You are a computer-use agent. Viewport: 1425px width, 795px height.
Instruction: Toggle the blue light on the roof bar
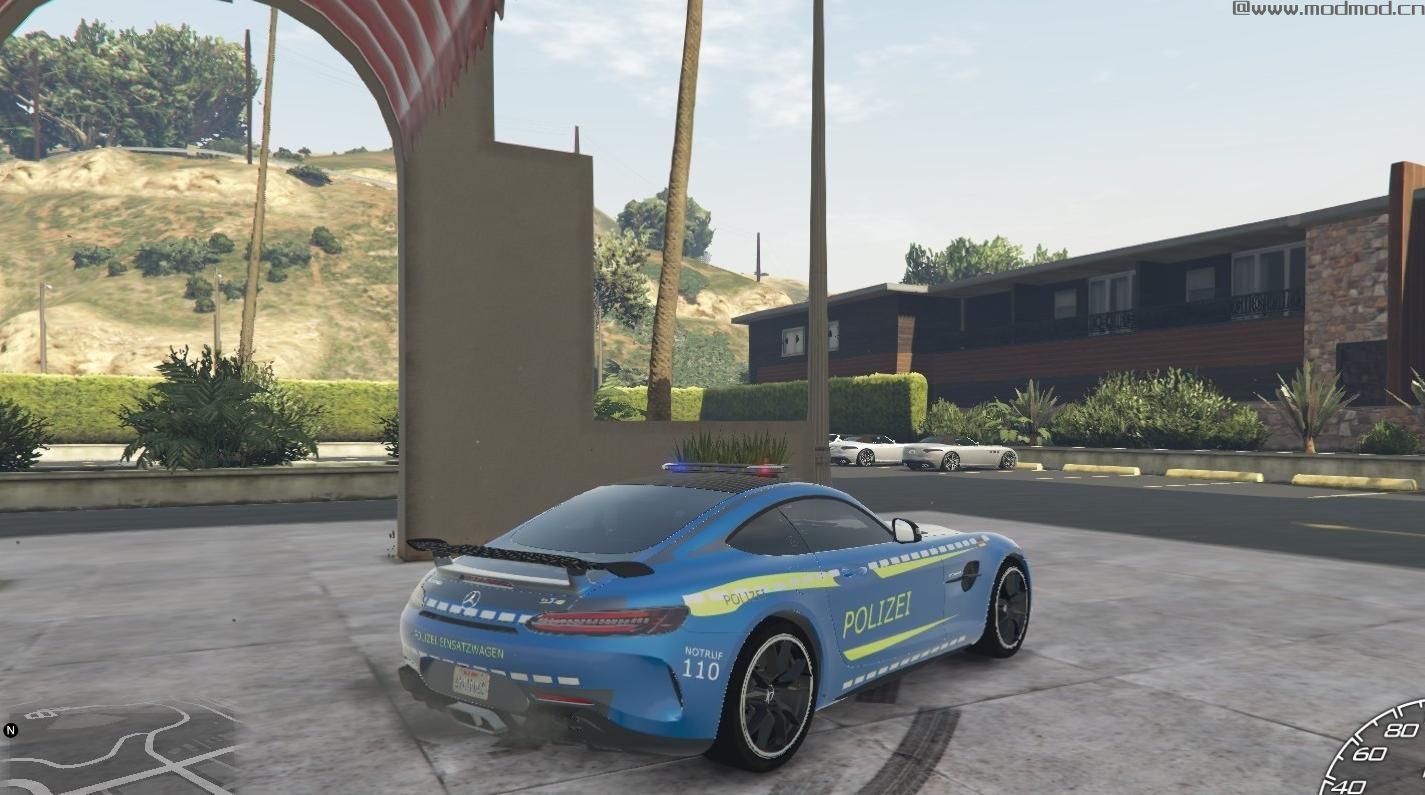click(677, 467)
